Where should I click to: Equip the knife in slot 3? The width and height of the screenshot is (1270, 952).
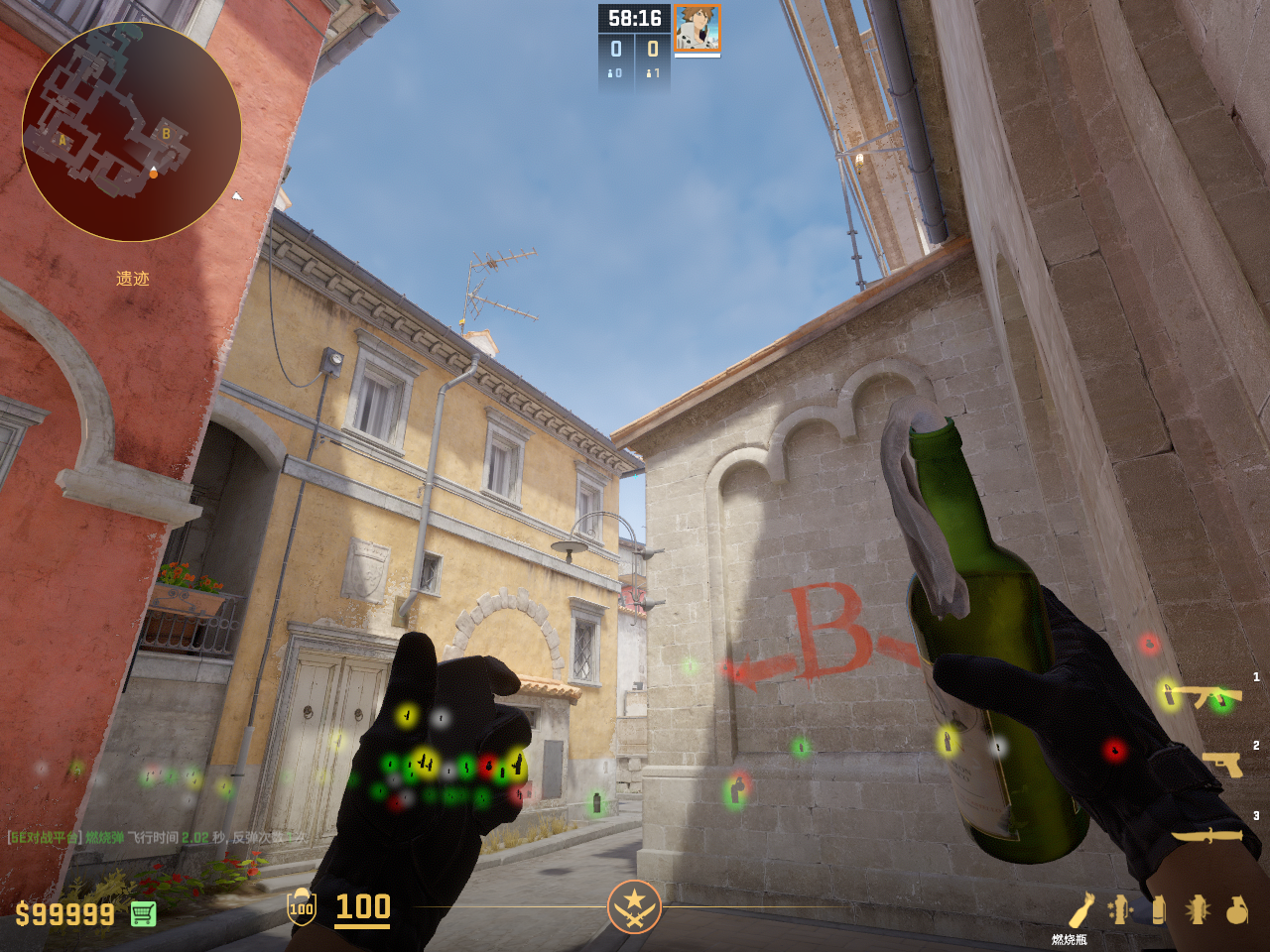[x=1207, y=835]
